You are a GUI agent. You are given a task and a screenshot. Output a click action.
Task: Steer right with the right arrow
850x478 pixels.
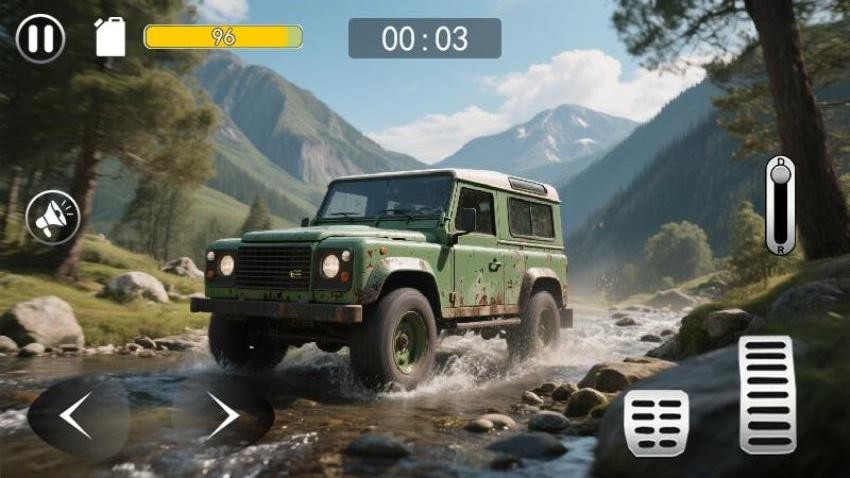pos(222,415)
